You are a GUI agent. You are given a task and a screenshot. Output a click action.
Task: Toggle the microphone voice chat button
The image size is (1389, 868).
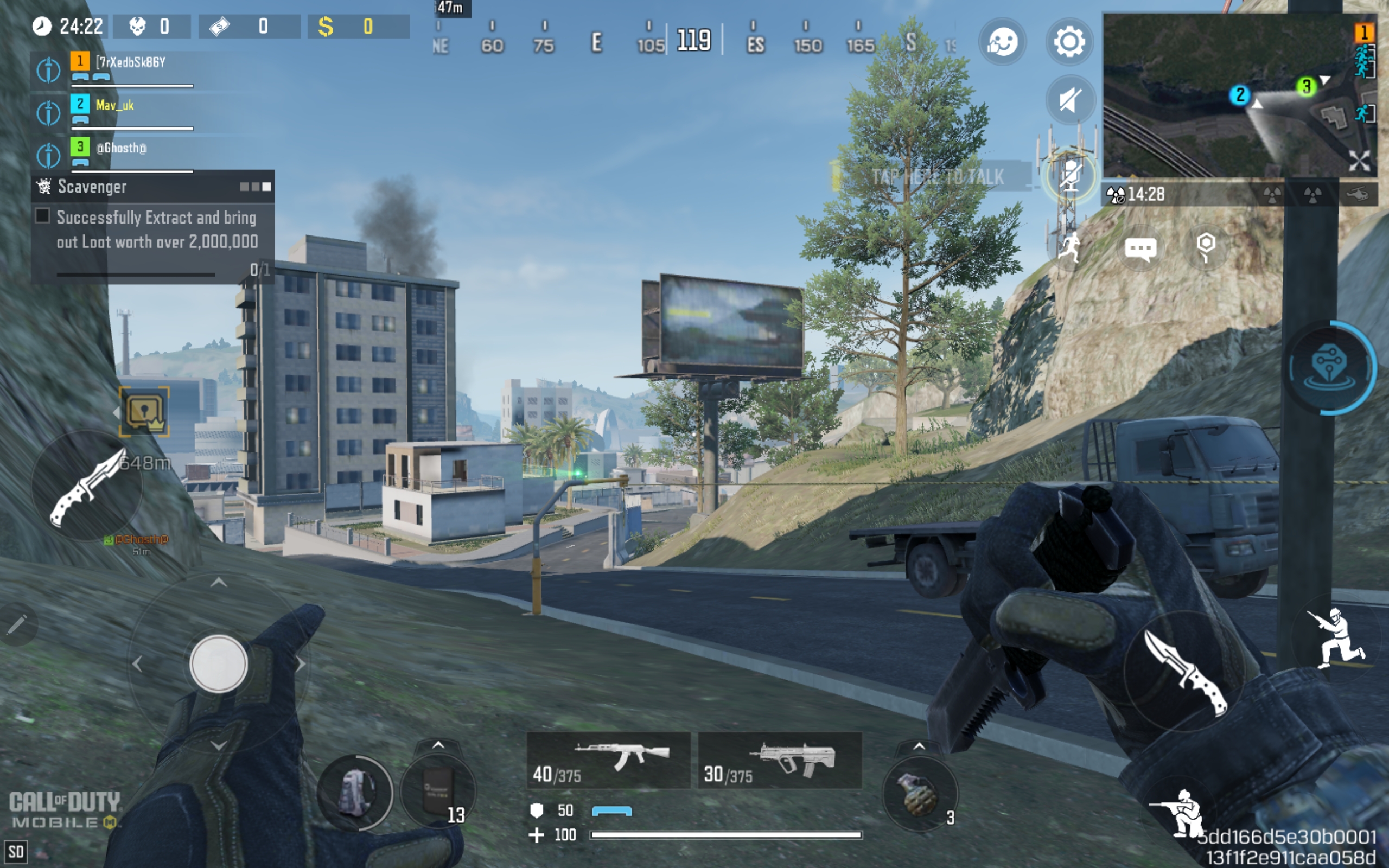(x=1070, y=175)
